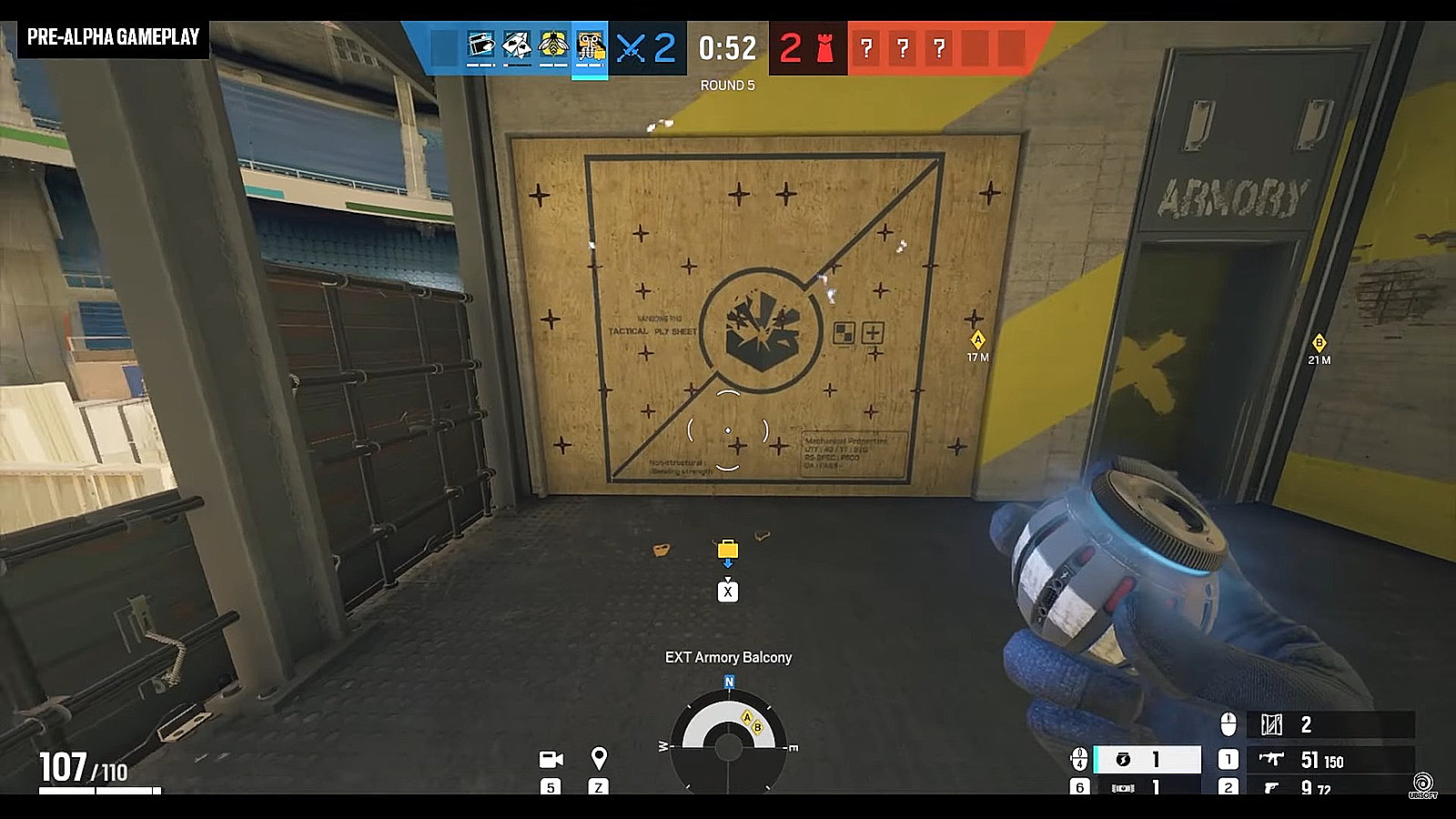Click the EXT Armory Balcony location label
The image size is (1456, 819).
[x=728, y=654]
